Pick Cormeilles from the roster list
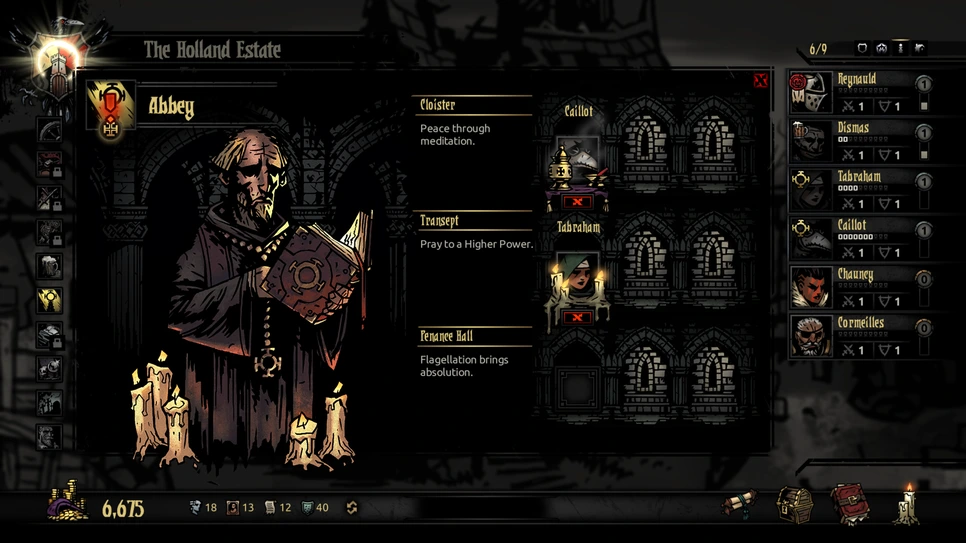 [x=860, y=337]
